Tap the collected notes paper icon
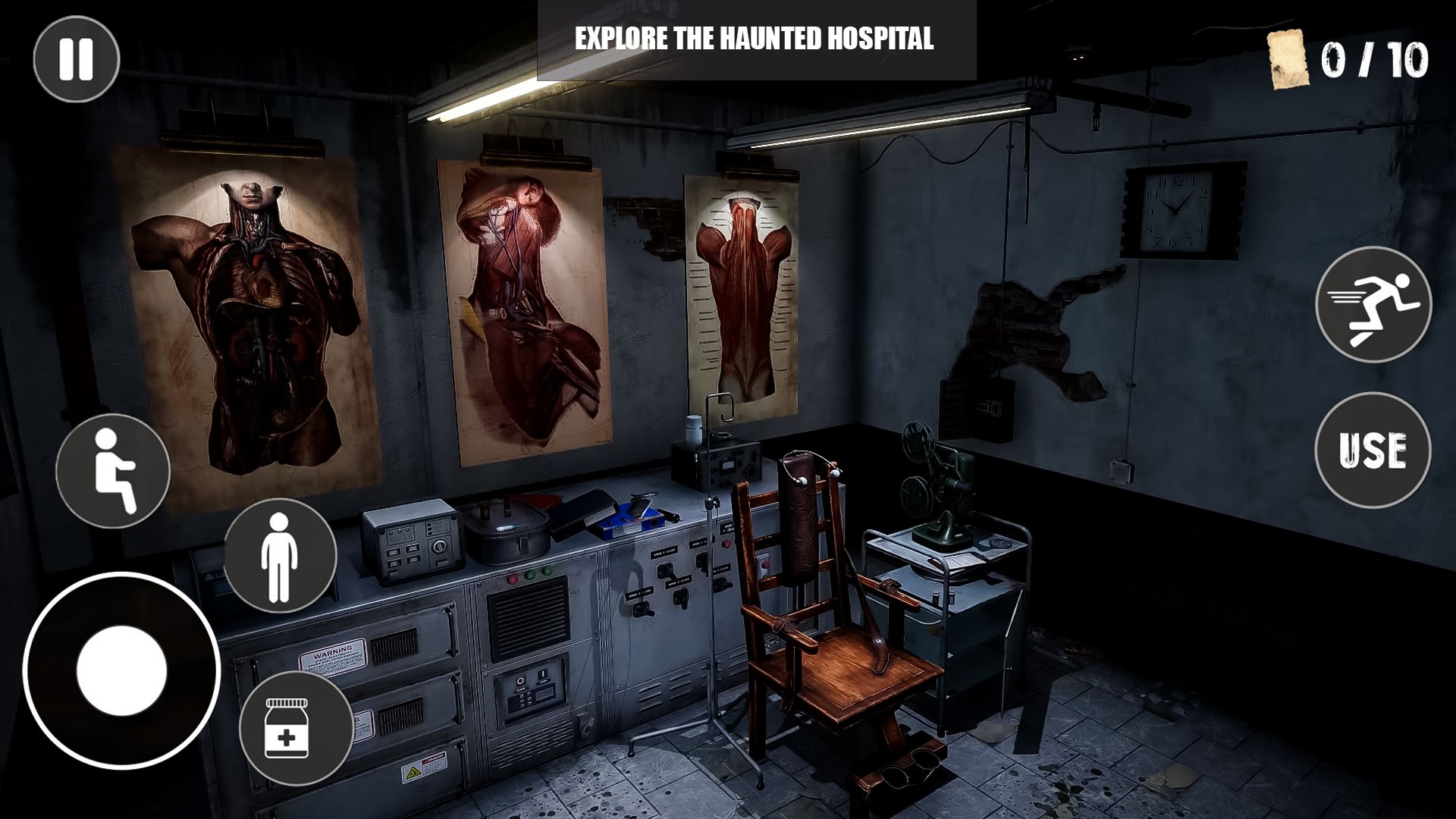1456x819 pixels. [1288, 61]
